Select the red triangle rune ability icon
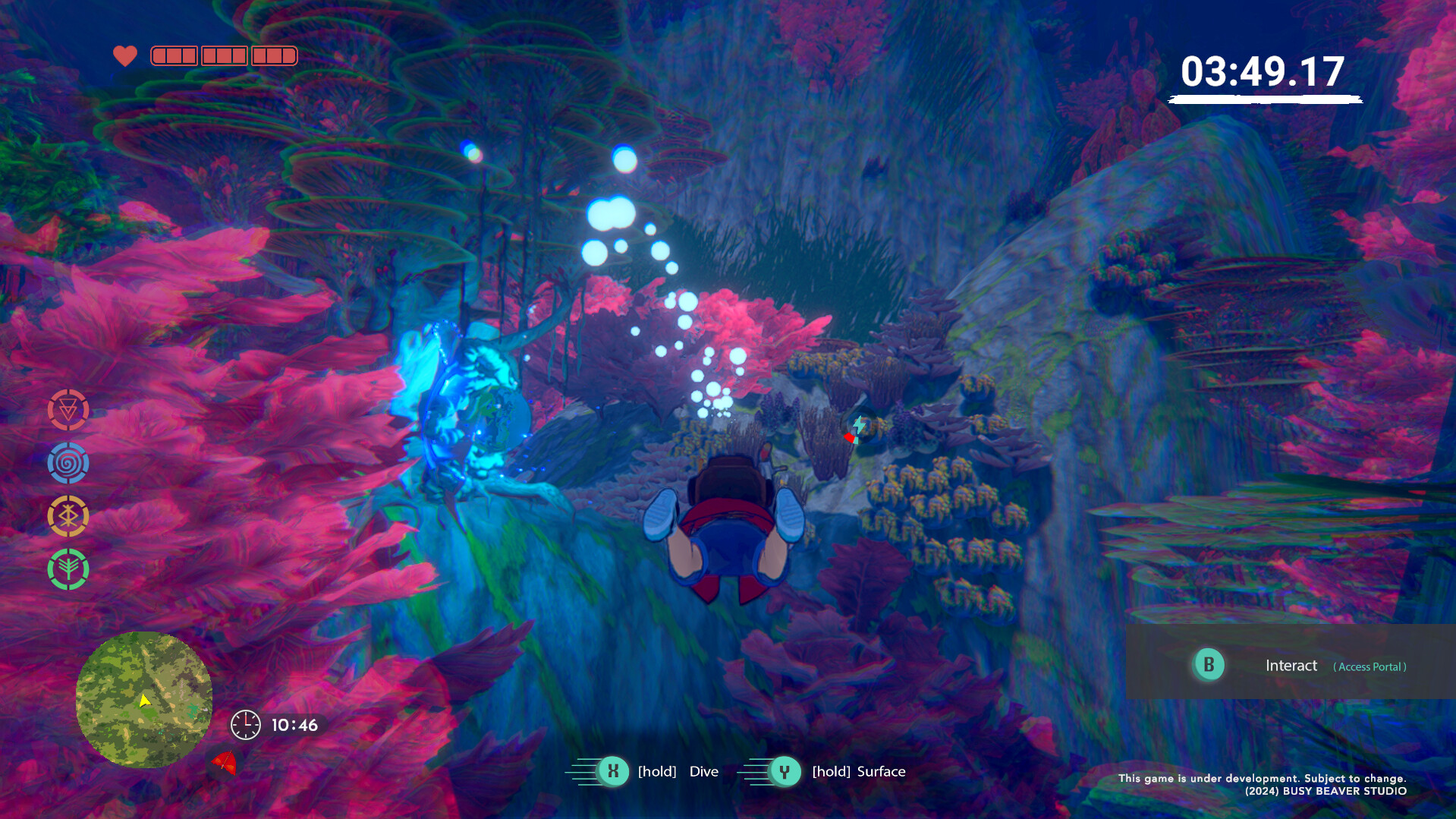Image resolution: width=1456 pixels, height=819 pixels. click(68, 409)
